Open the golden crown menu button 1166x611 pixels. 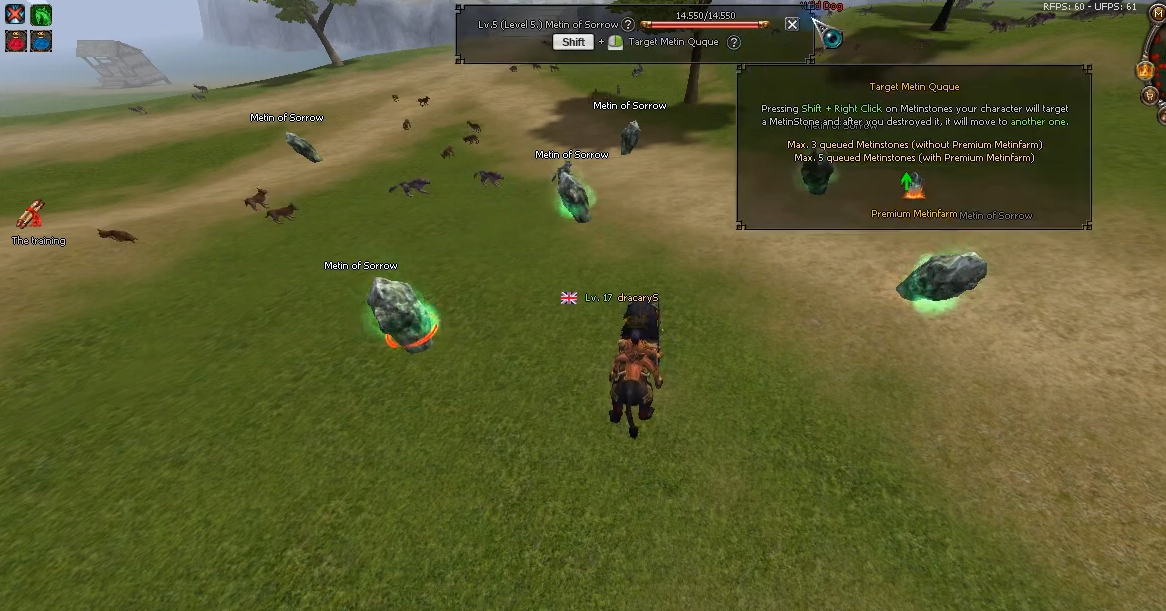(1146, 70)
